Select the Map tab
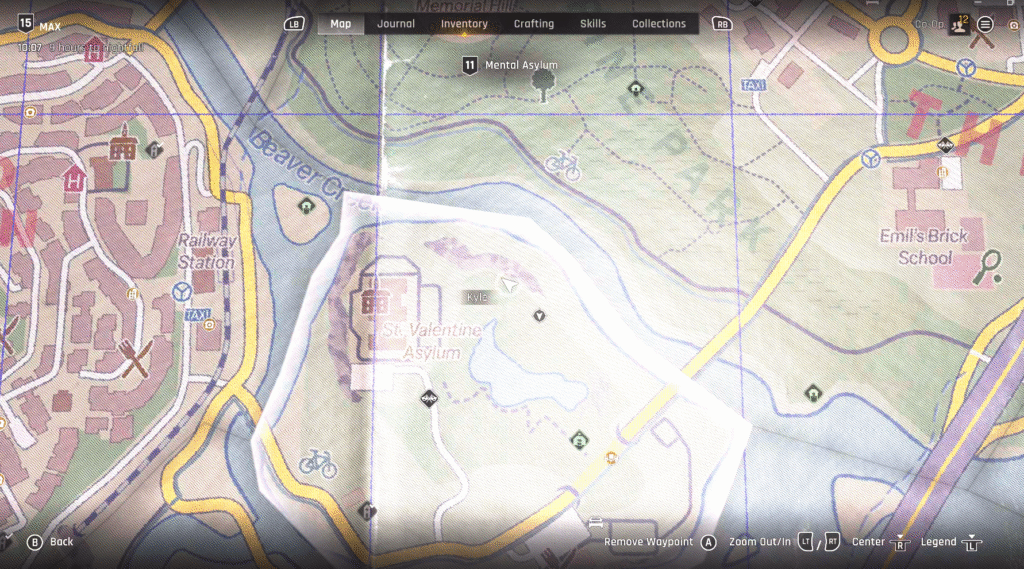Screen dimensions: 1024x569 tap(341, 24)
